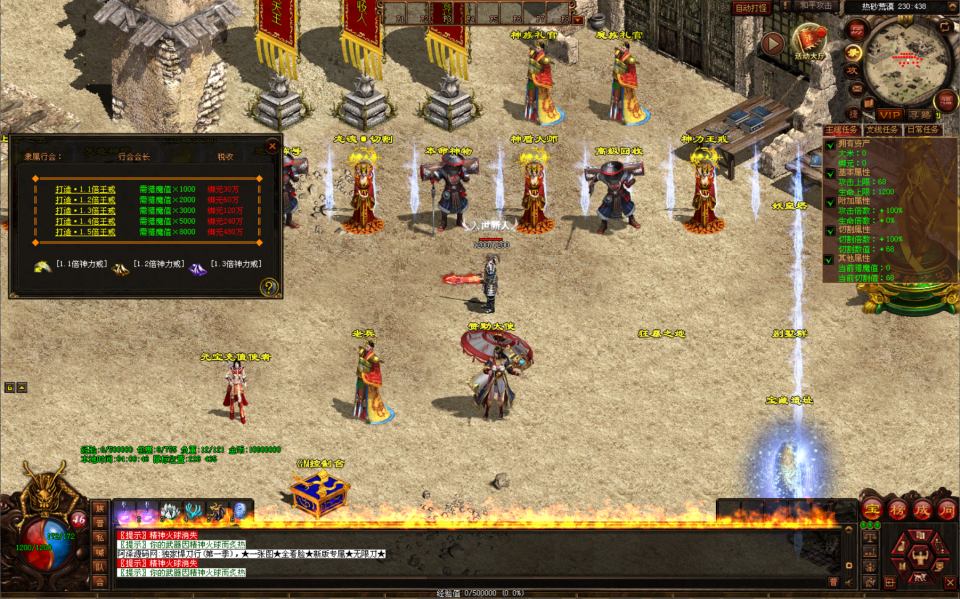Open the VIP panel
Viewport: 960px width, 599px height.
click(x=889, y=115)
